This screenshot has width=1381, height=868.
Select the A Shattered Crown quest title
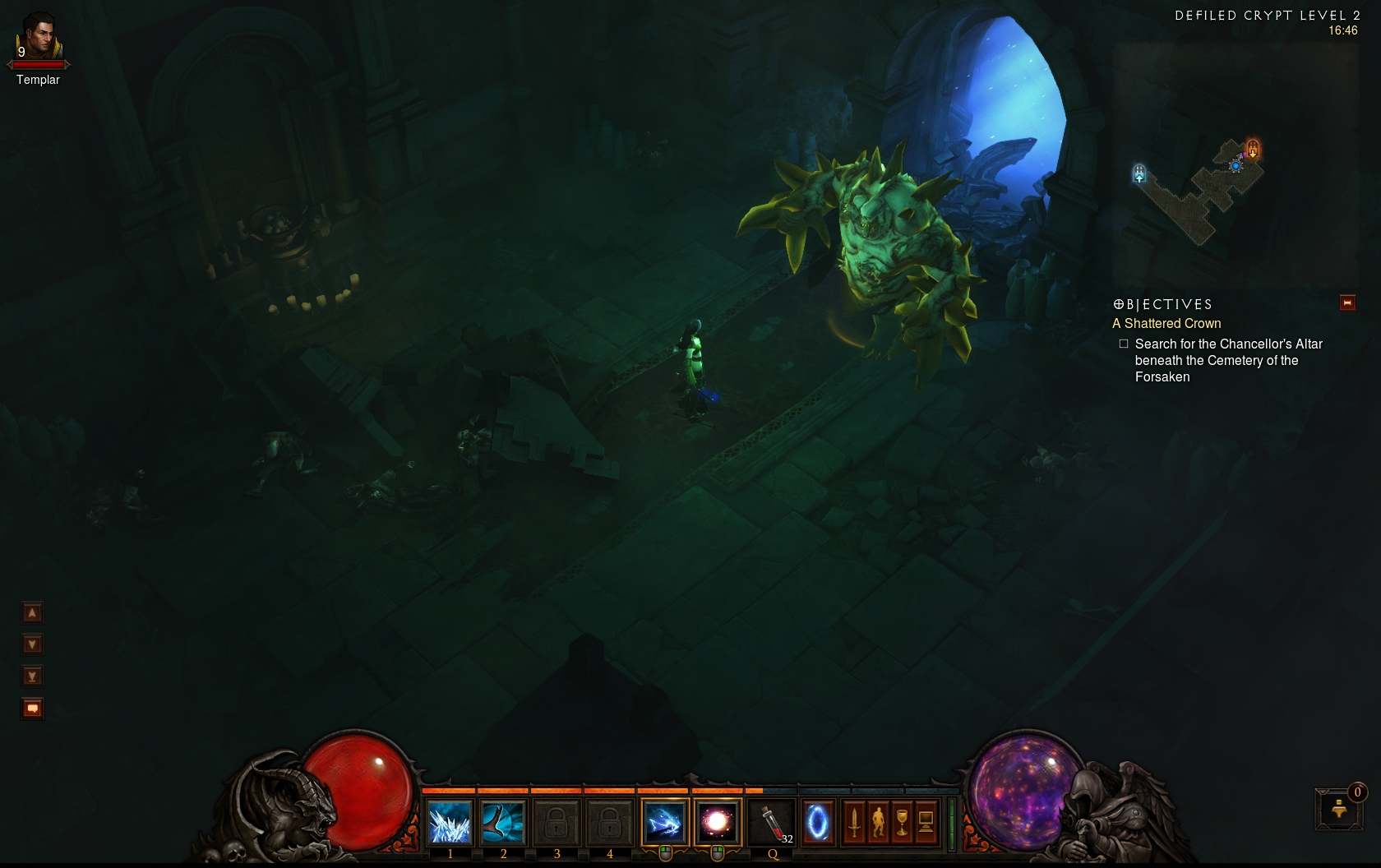pos(1166,324)
